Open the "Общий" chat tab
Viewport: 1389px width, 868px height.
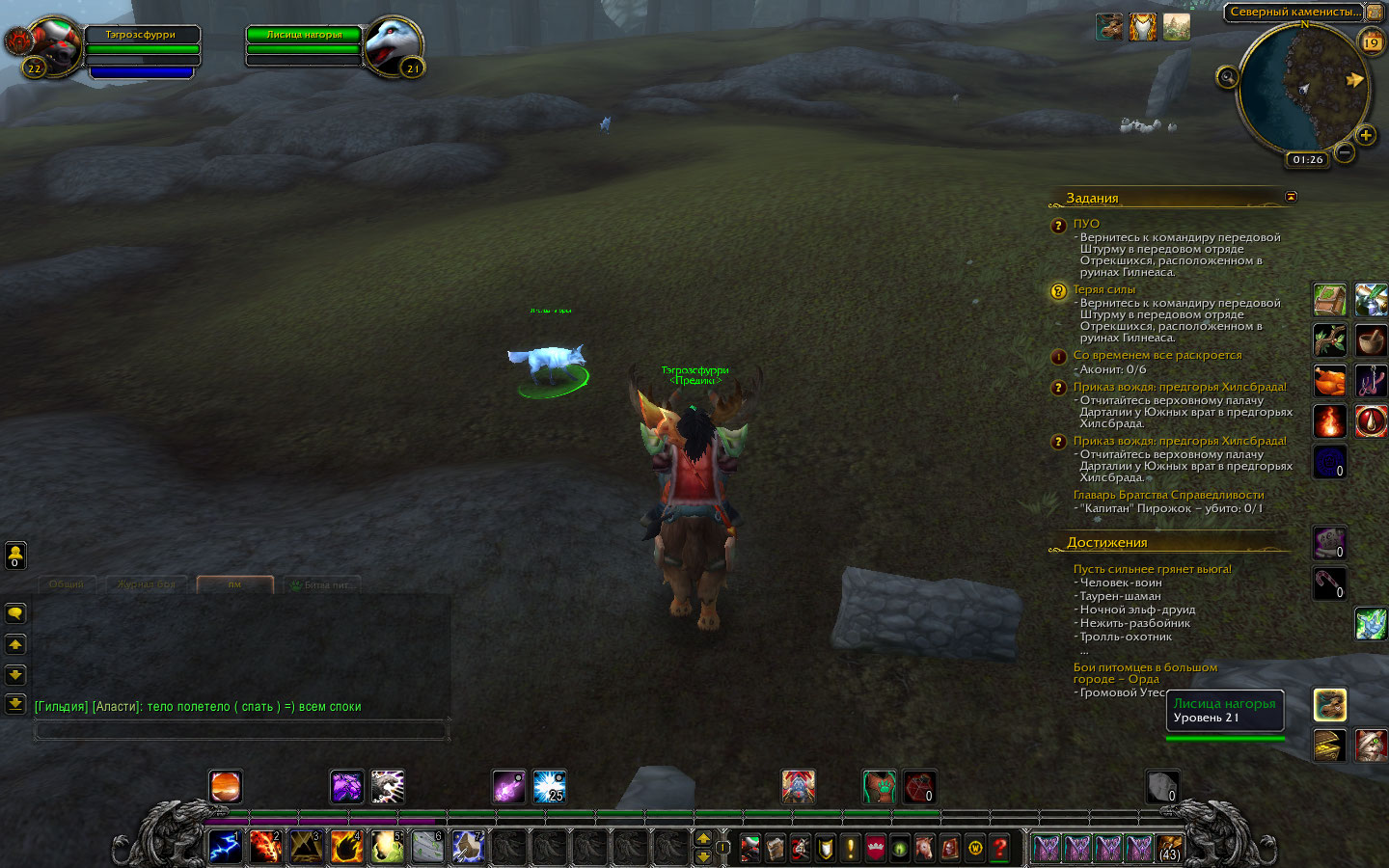point(67,584)
